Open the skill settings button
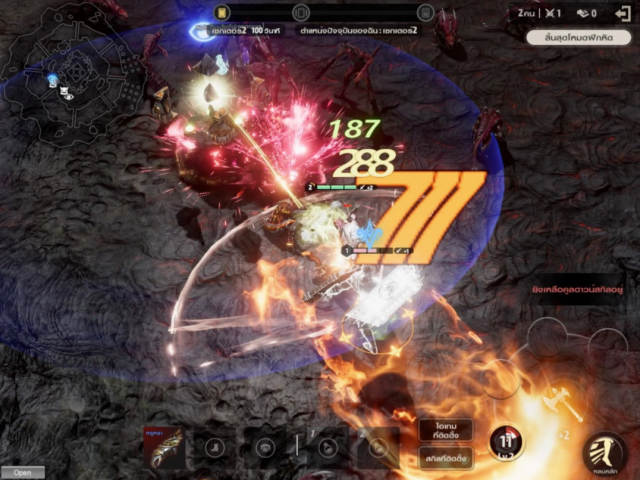This screenshot has height=480, width=640. click(445, 460)
